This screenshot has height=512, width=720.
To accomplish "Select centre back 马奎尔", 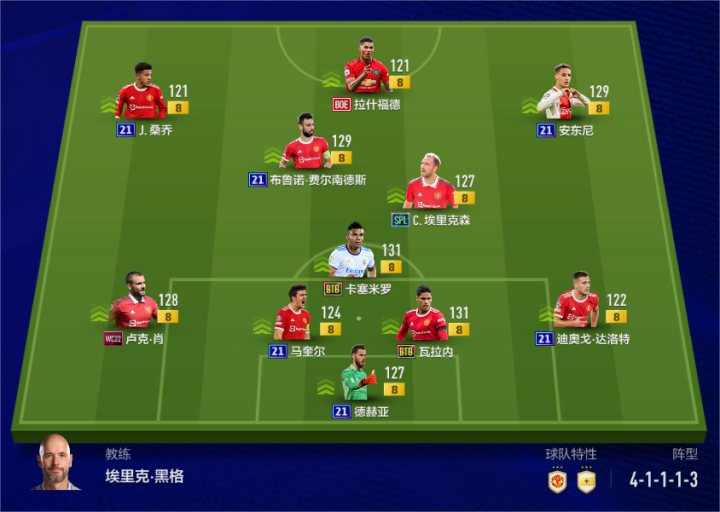I will point(292,317).
